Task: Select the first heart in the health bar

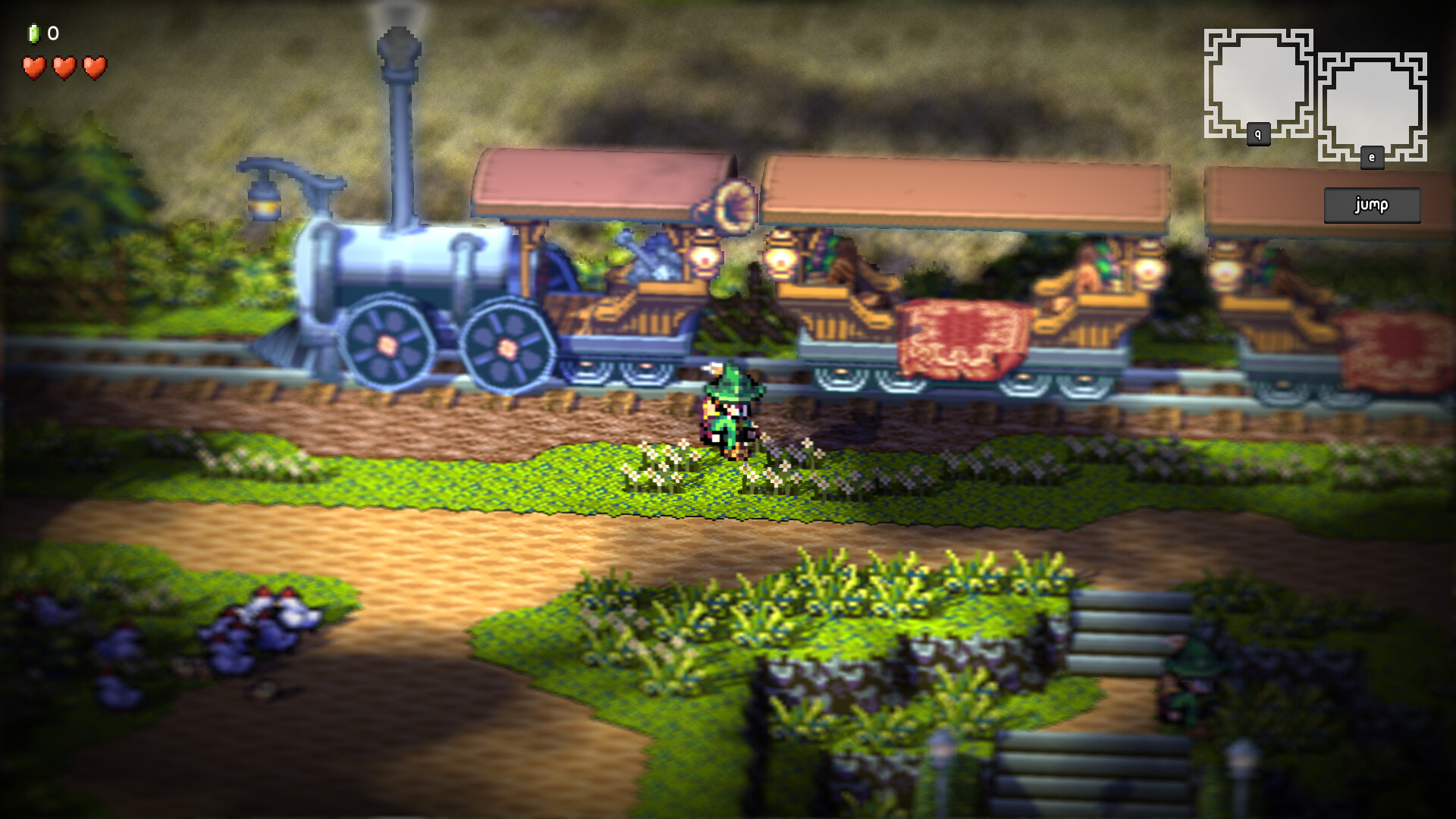Action: coord(33,68)
